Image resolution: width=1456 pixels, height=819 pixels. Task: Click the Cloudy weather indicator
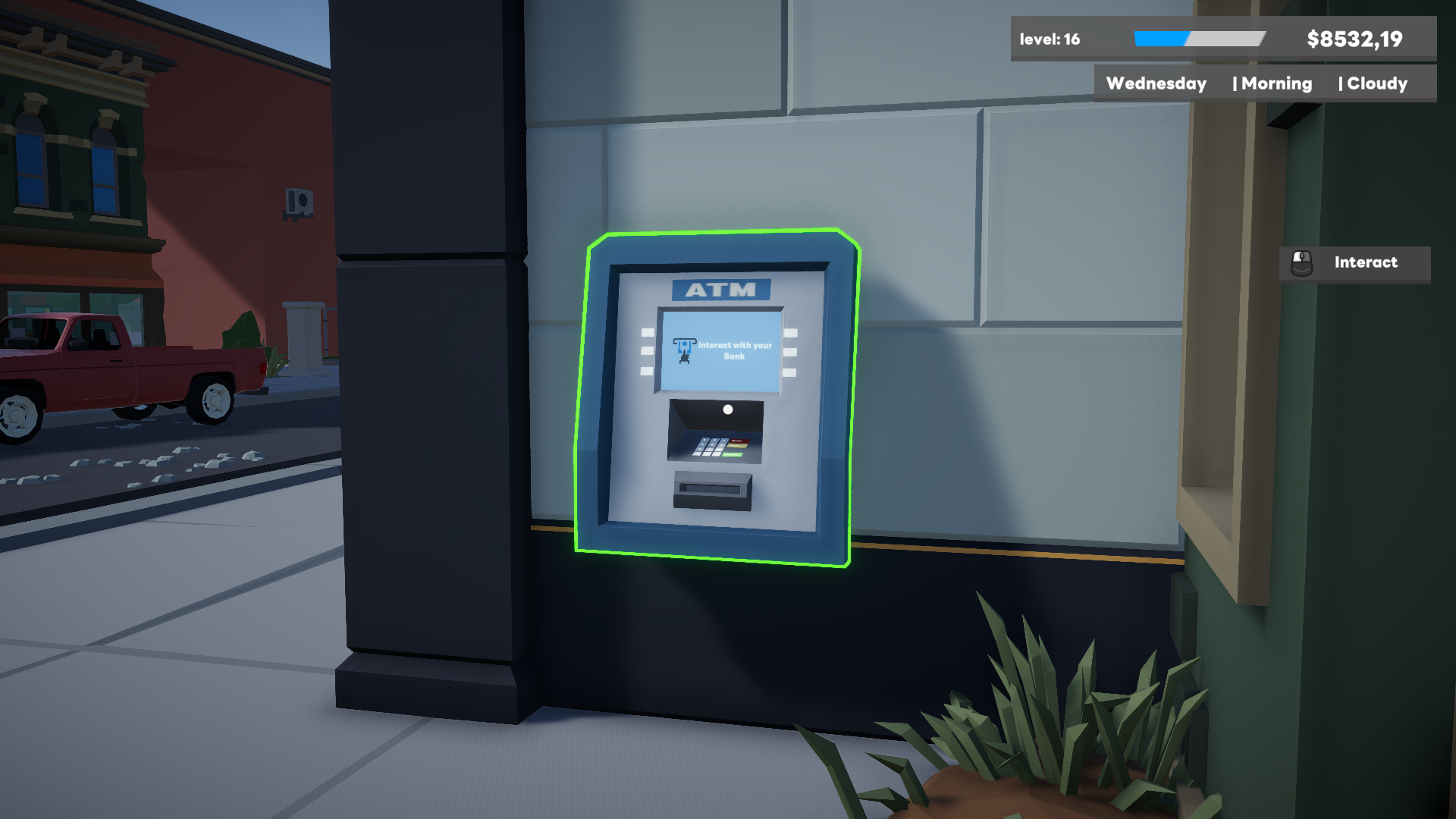click(1377, 83)
